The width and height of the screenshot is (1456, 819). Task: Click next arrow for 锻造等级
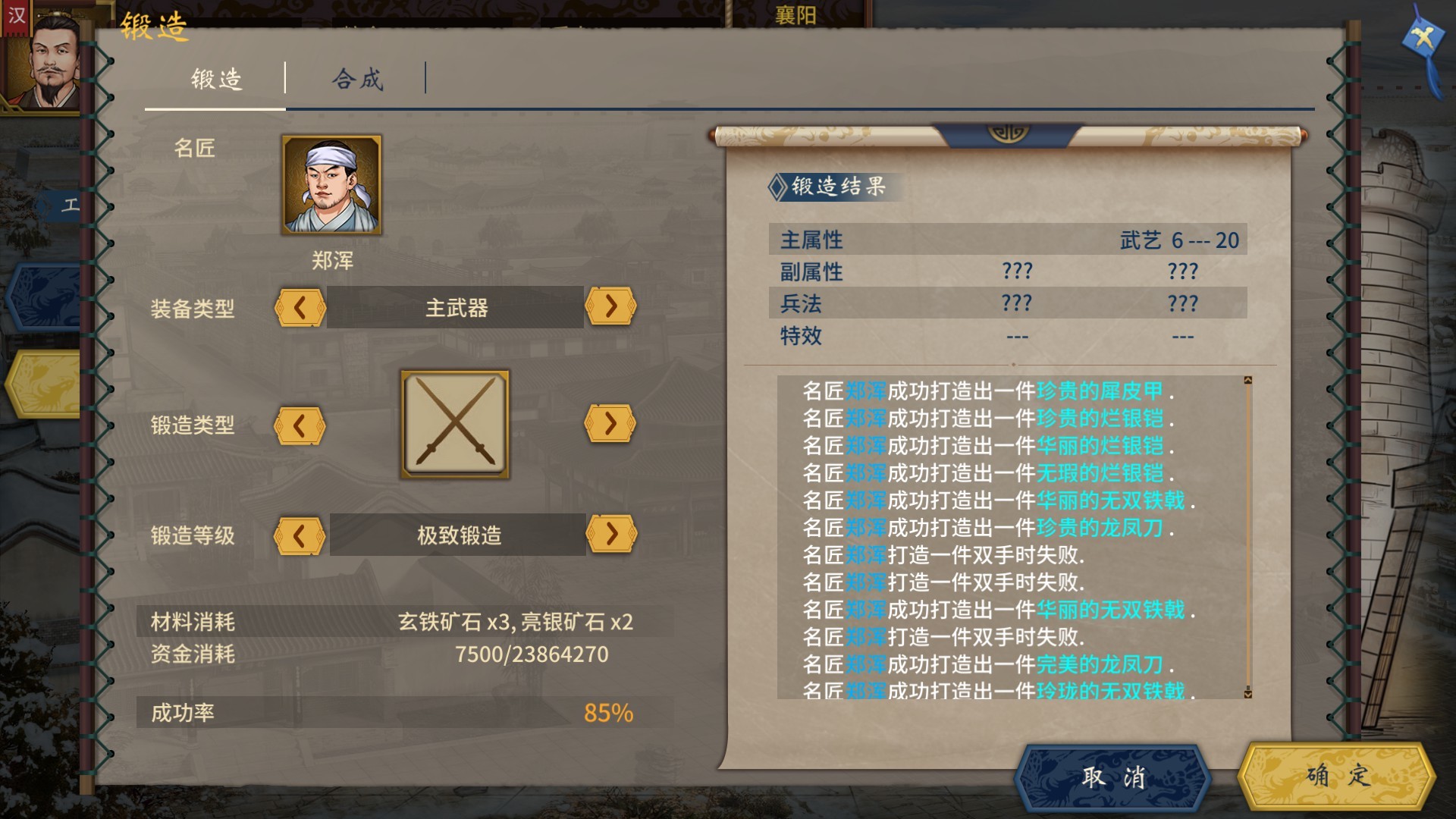point(610,535)
